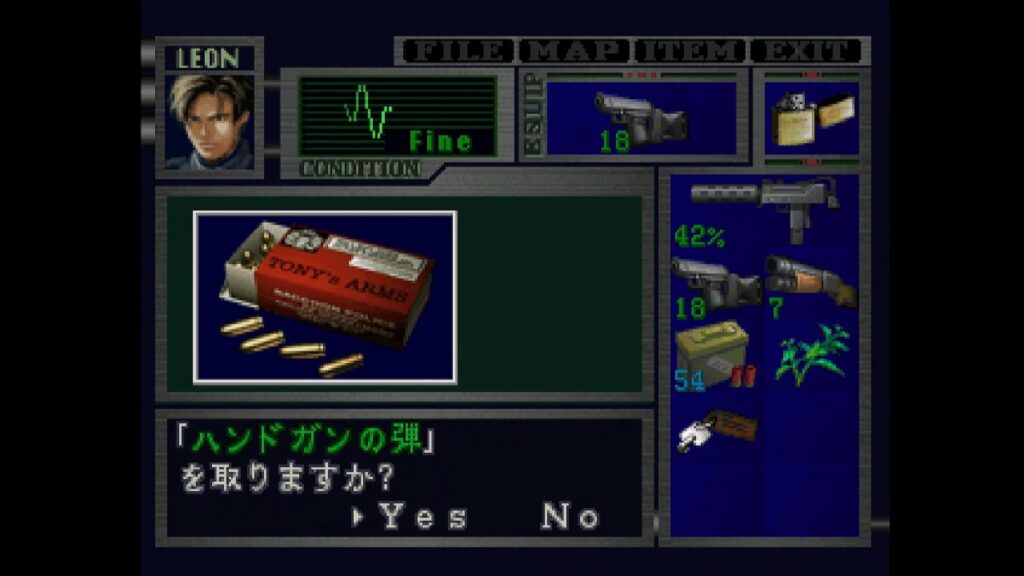The image size is (1024, 576).
Task: Select the equipped handgun slot
Action: pos(641,118)
